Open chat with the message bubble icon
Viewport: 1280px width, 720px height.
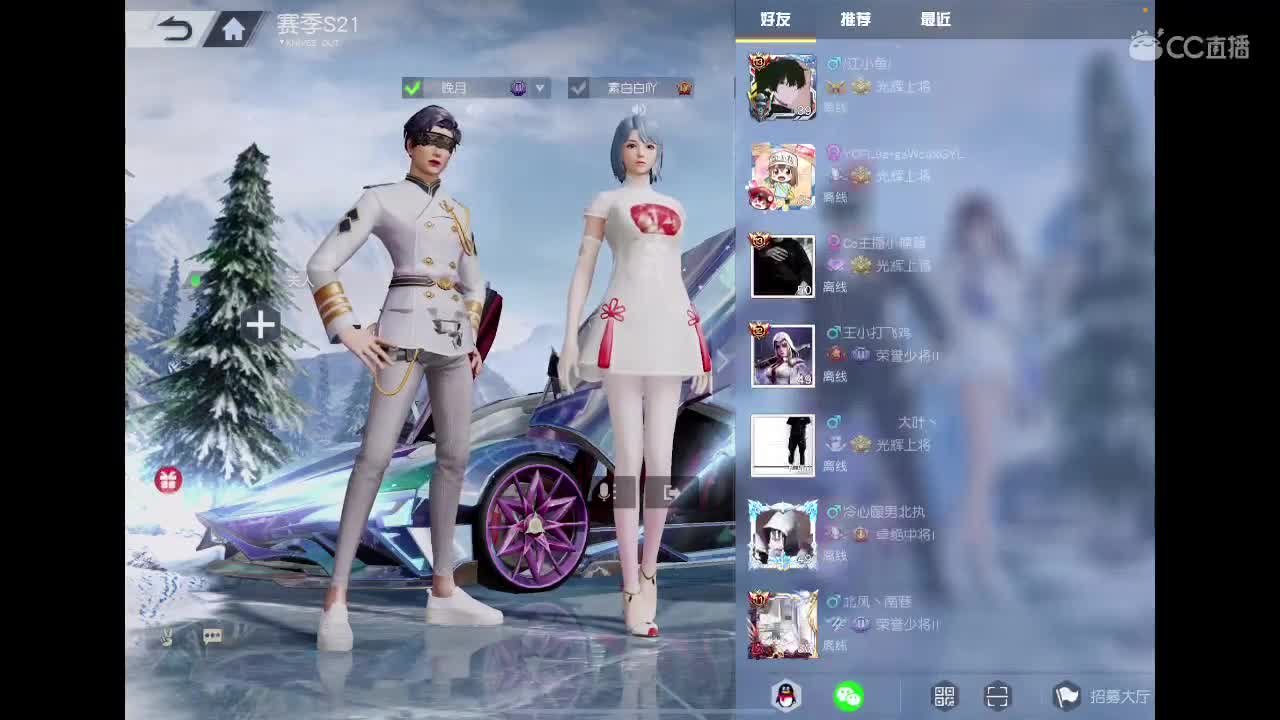click(211, 637)
